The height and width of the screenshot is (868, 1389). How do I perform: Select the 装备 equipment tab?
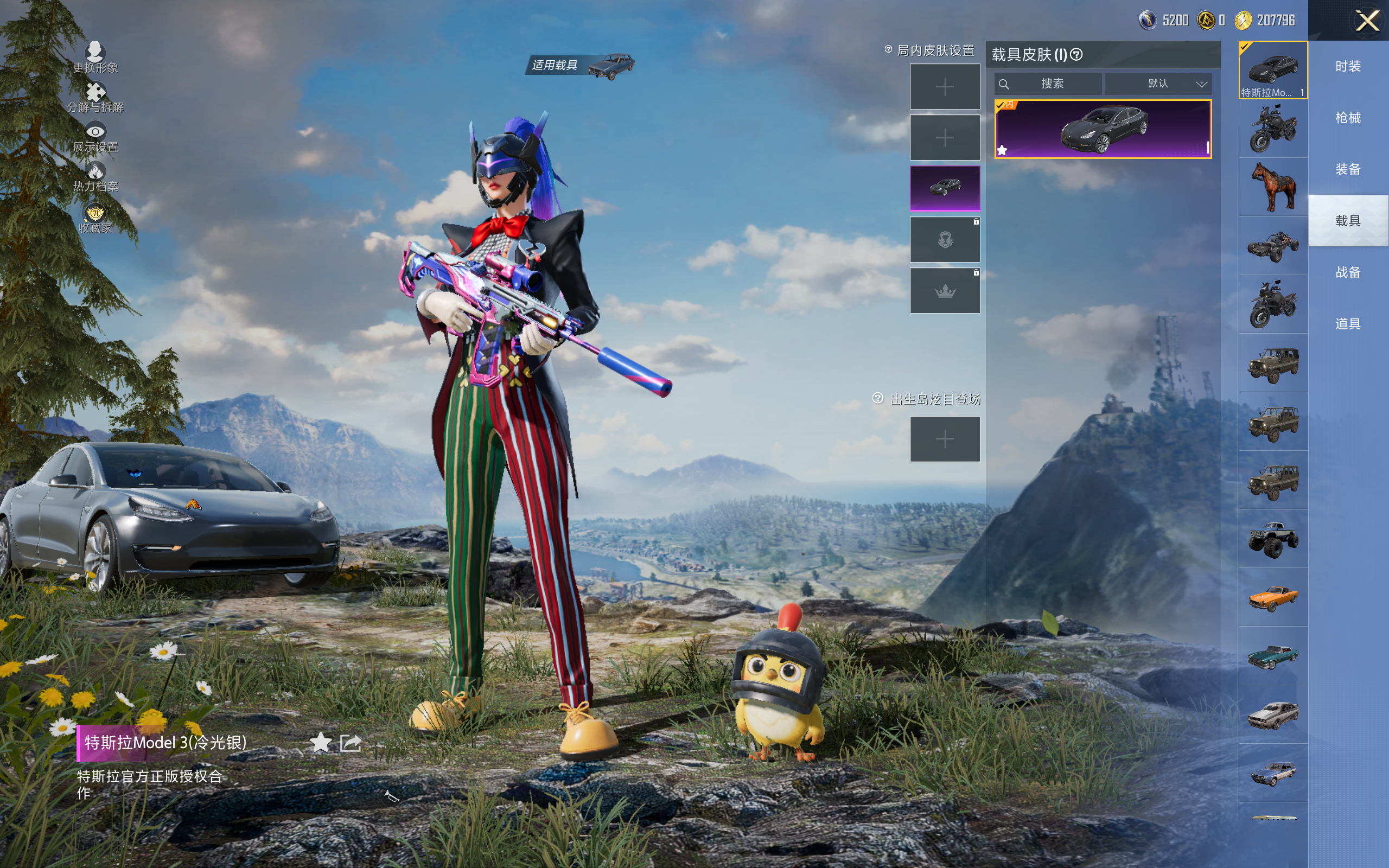tap(1348, 169)
